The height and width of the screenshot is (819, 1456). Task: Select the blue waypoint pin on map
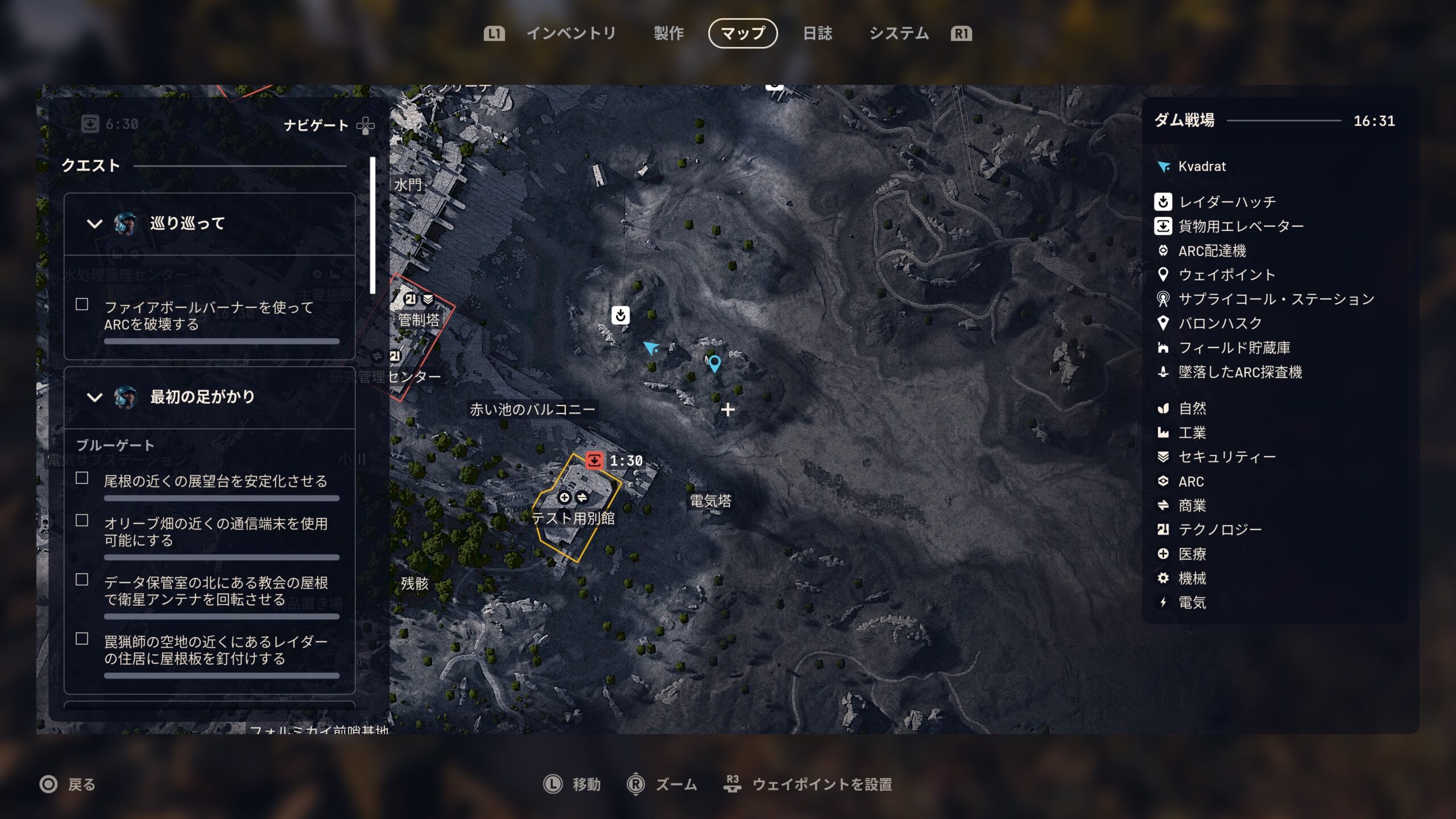(x=714, y=363)
